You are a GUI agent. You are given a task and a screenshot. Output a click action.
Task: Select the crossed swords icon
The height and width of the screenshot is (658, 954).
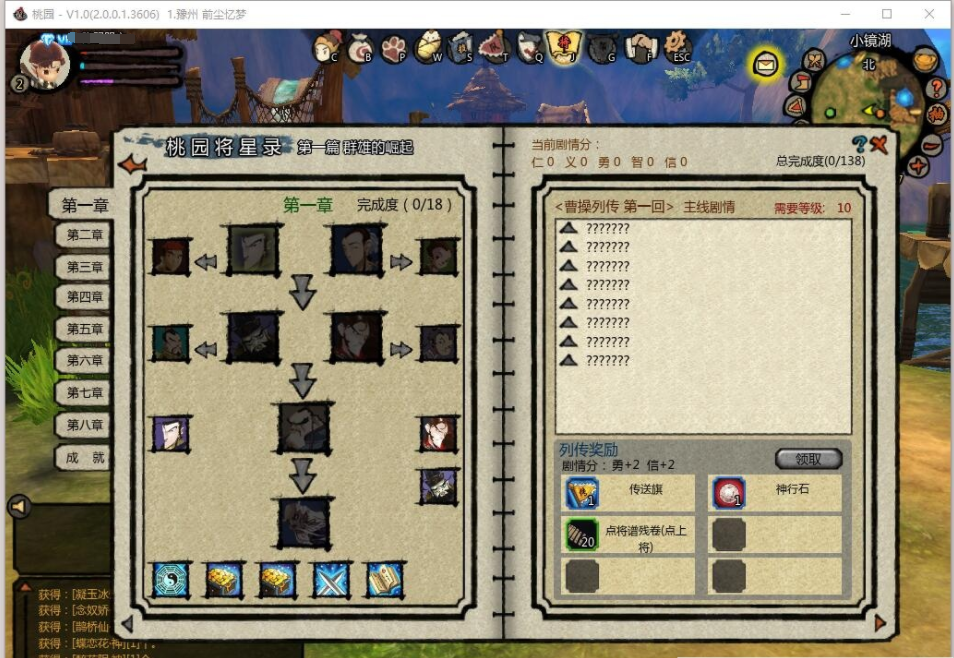(331, 580)
